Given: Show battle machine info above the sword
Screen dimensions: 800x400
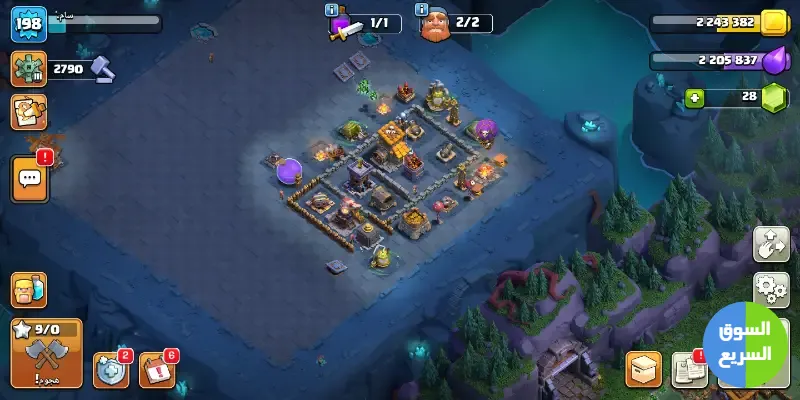Looking at the screenshot, I should (x=332, y=9).
